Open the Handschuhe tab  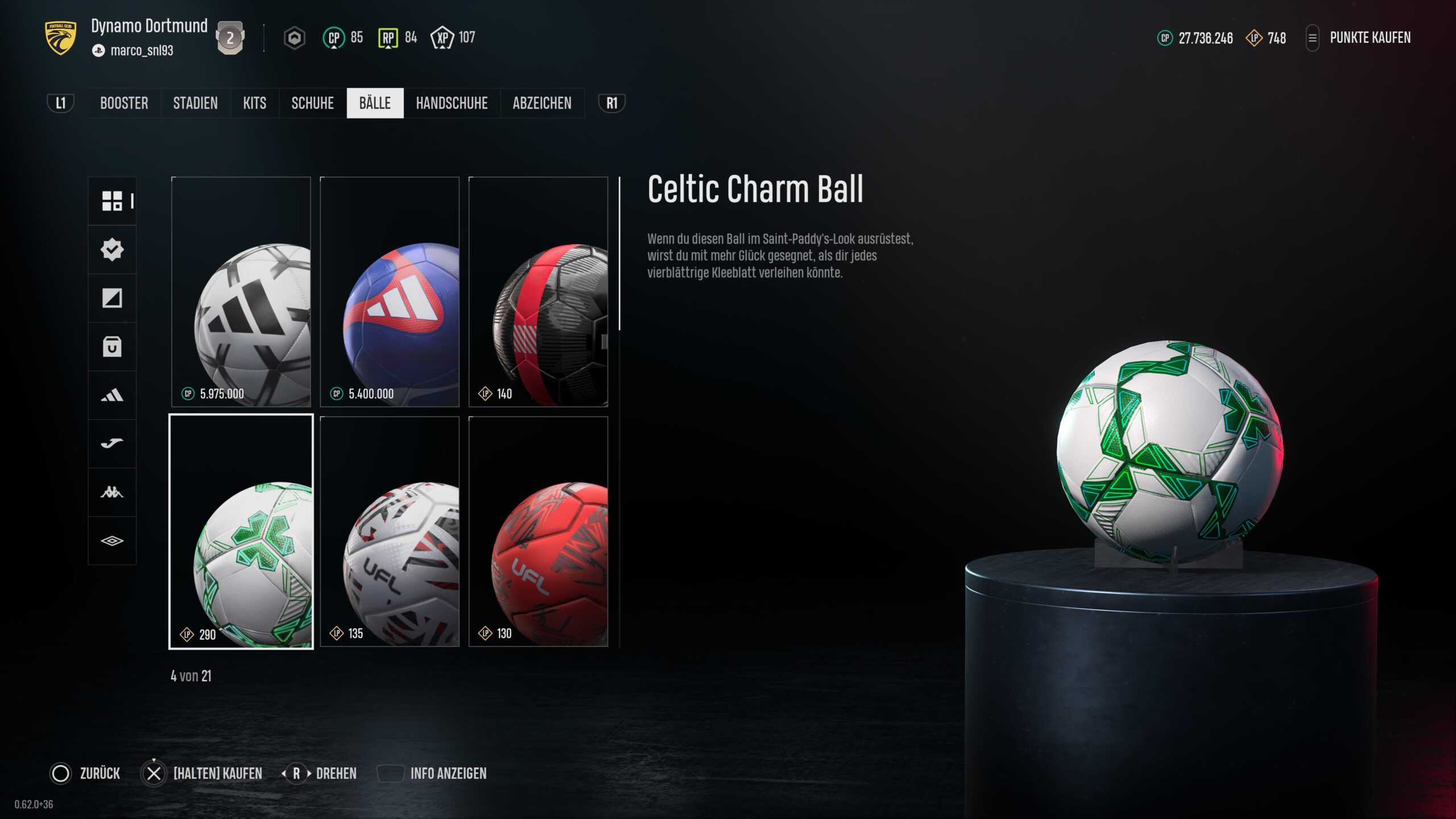(452, 103)
